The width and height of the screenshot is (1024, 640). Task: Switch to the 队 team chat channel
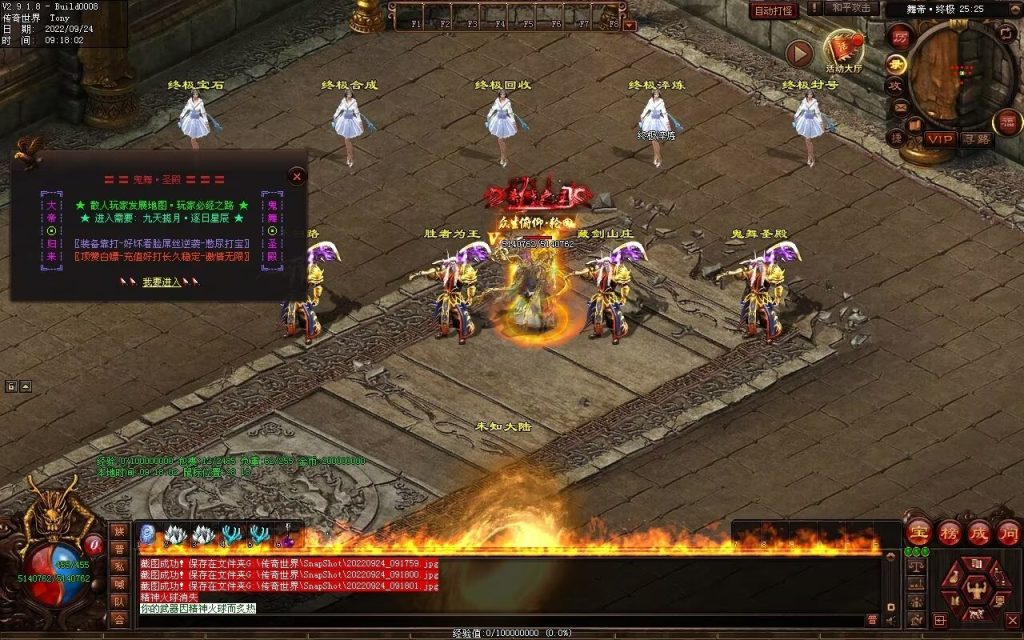(x=119, y=602)
